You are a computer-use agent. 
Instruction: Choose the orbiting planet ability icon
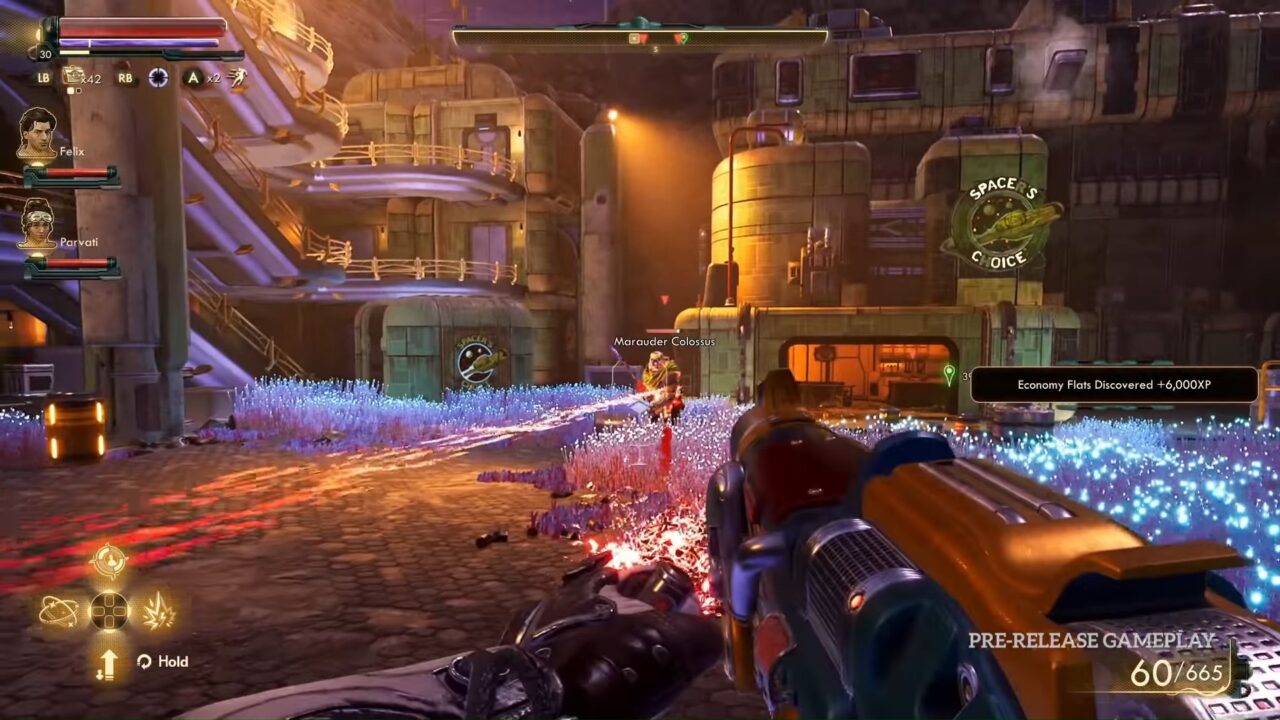pos(58,610)
